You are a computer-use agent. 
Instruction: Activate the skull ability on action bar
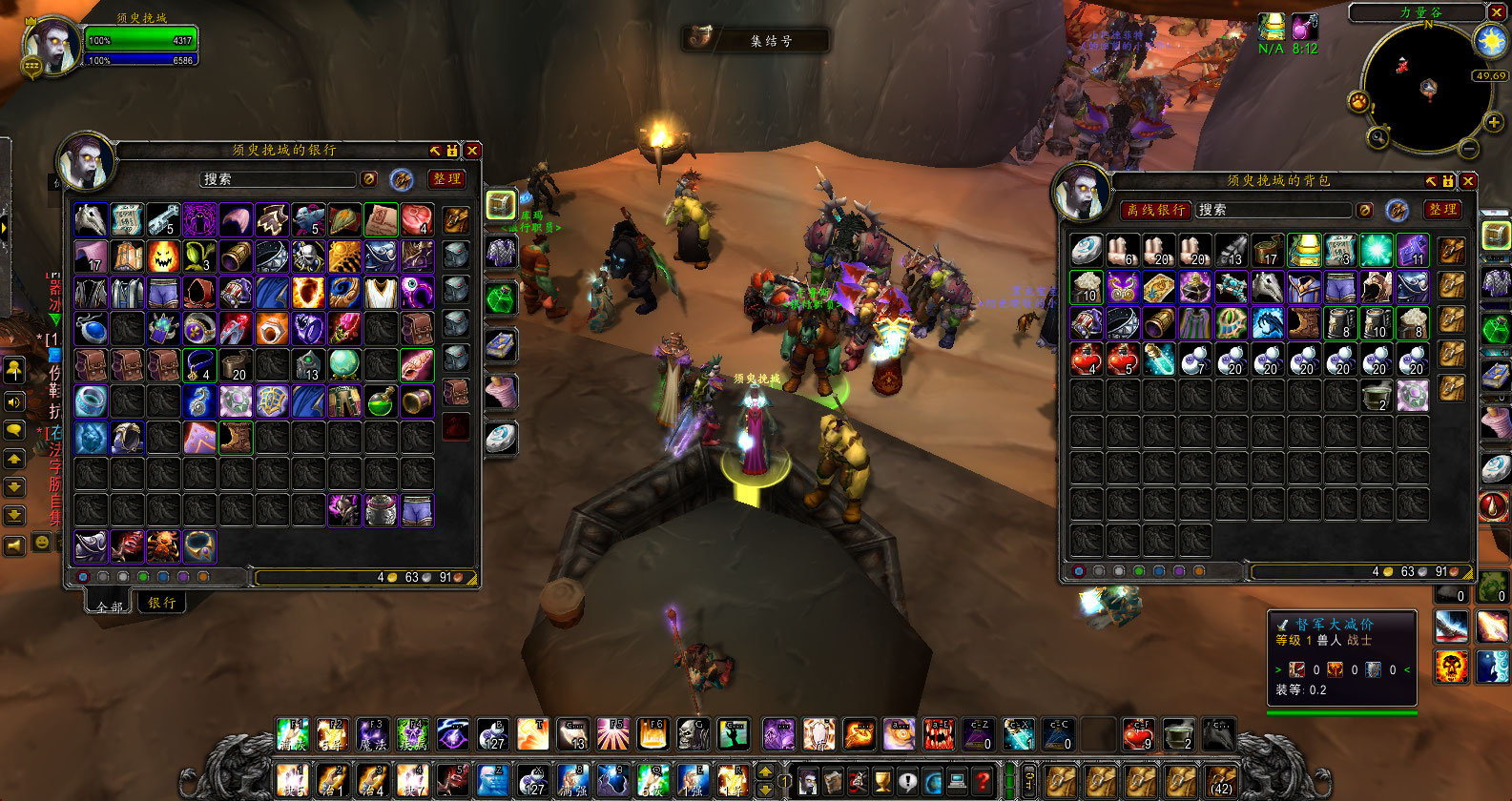(x=692, y=734)
